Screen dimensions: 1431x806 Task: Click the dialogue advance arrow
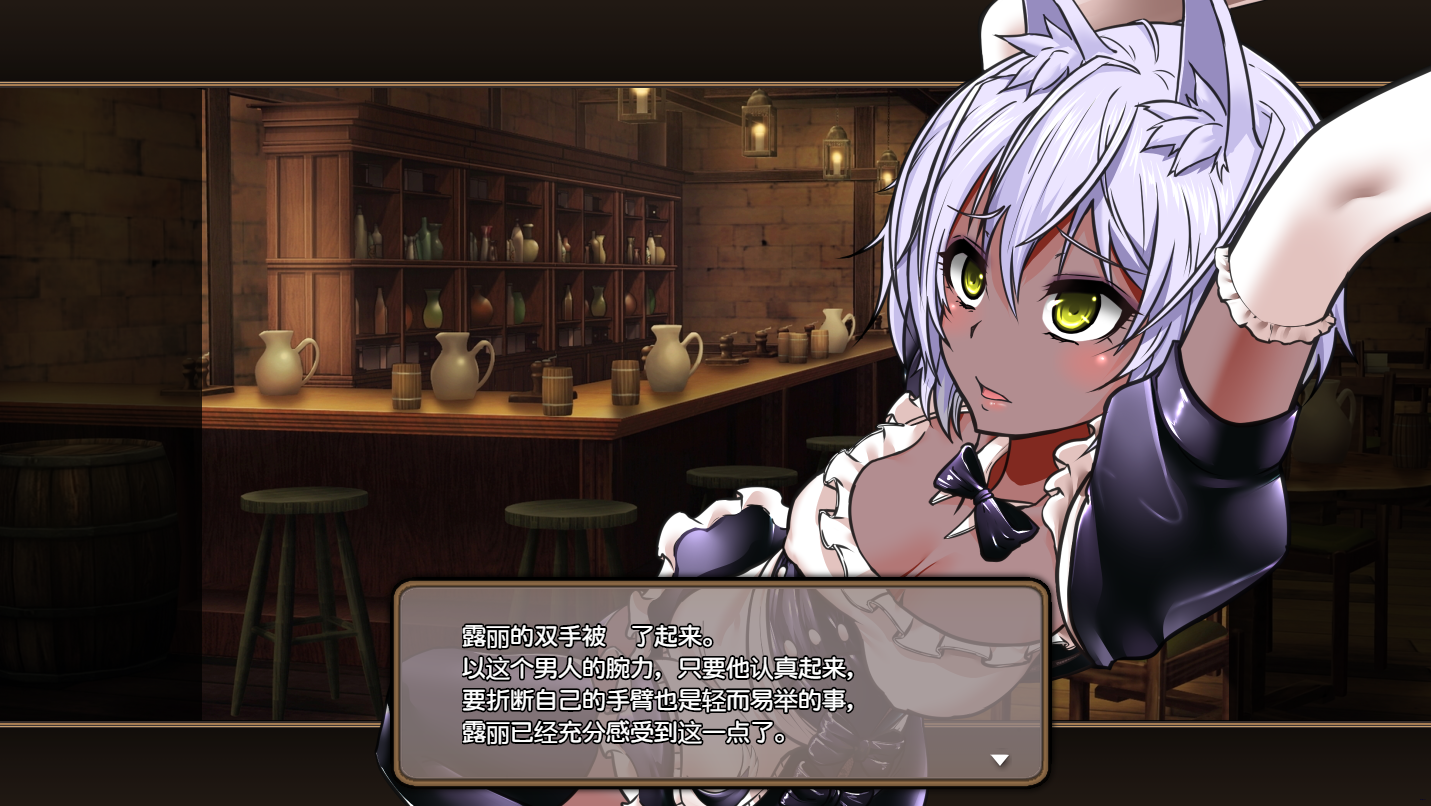(999, 760)
